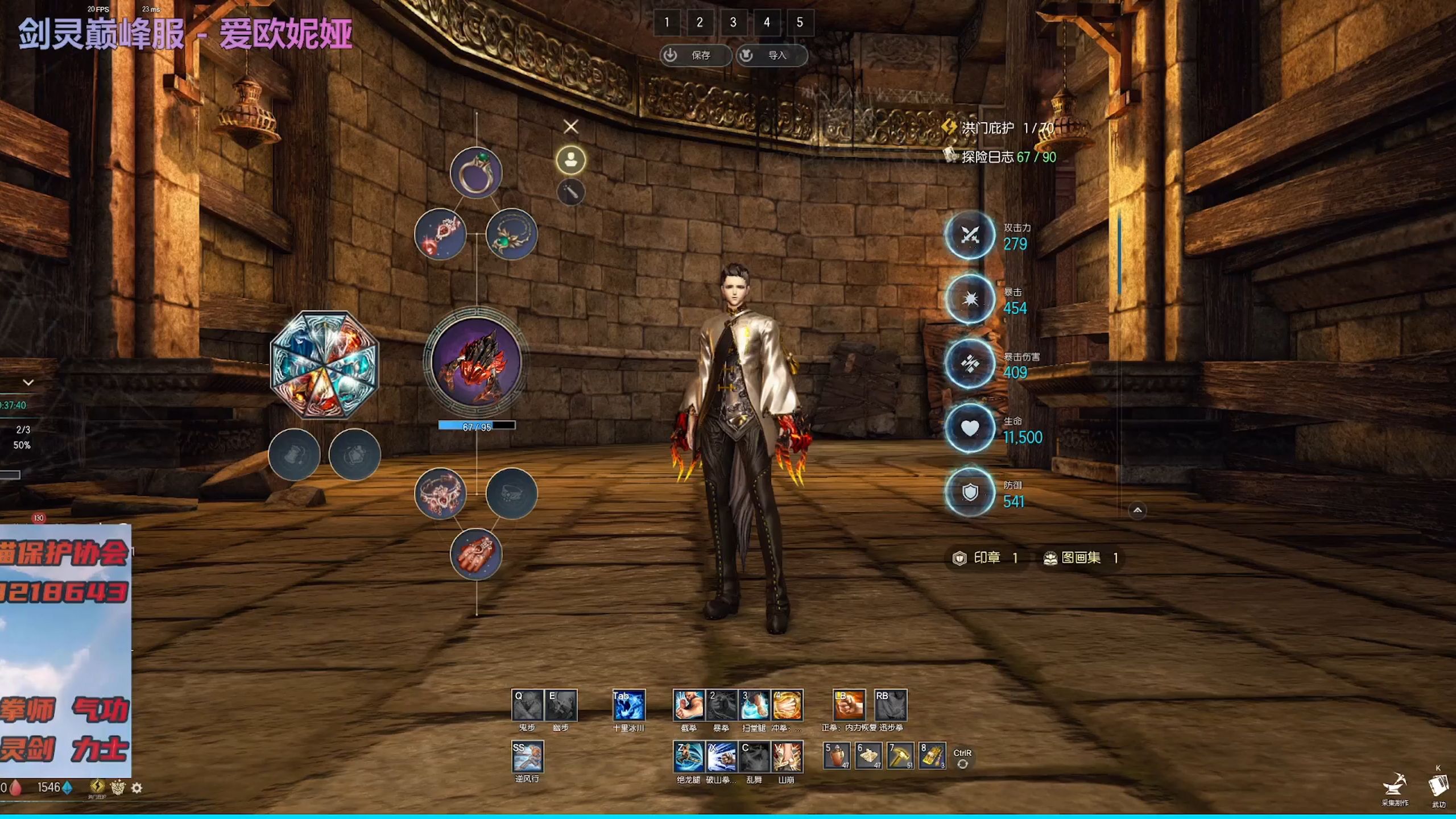The width and height of the screenshot is (1456, 819).
Task: Select the green gem ring slot
Action: [475, 173]
